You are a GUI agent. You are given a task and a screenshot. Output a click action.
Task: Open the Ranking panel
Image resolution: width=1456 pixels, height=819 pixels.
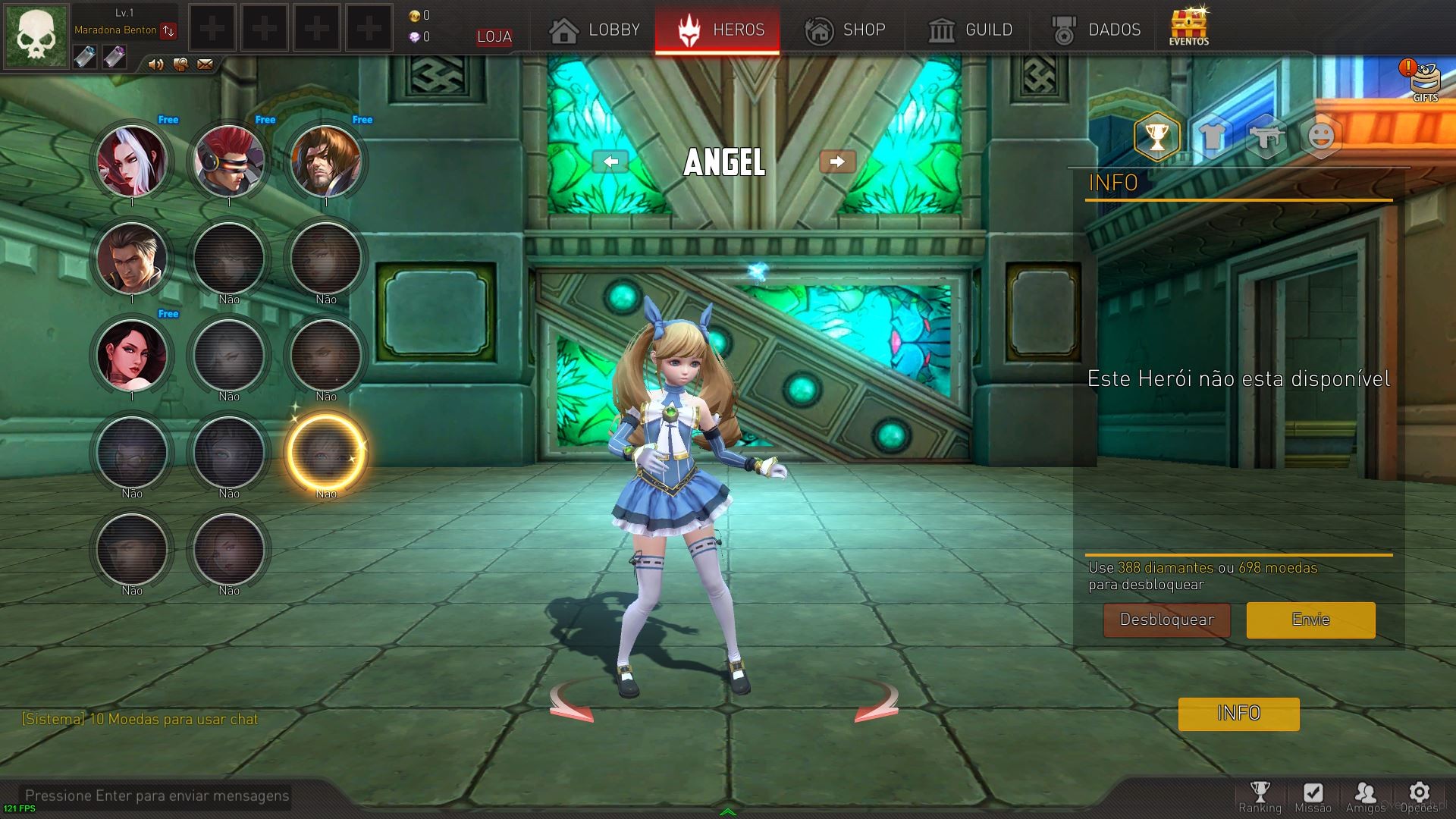1260,798
